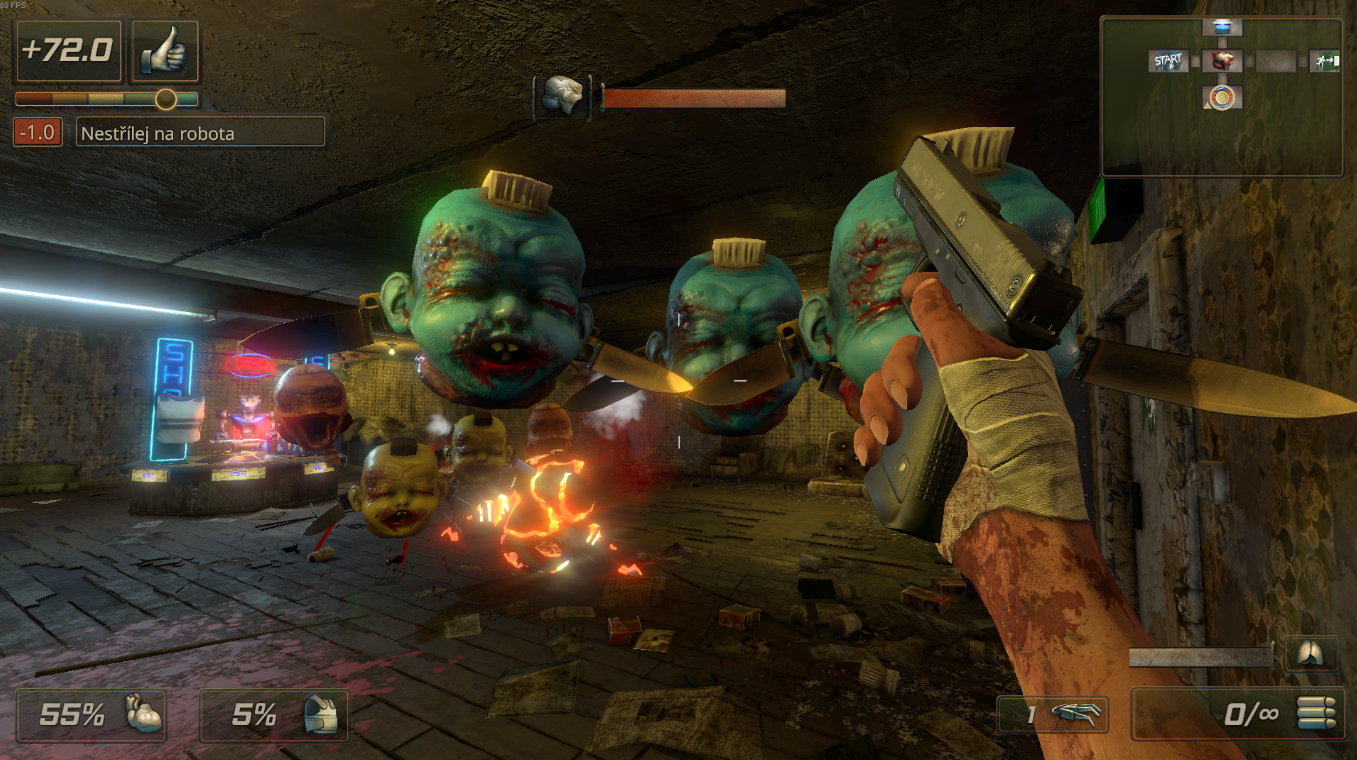
Task: Click the -1.0 penalty badge
Action: click(x=37, y=131)
